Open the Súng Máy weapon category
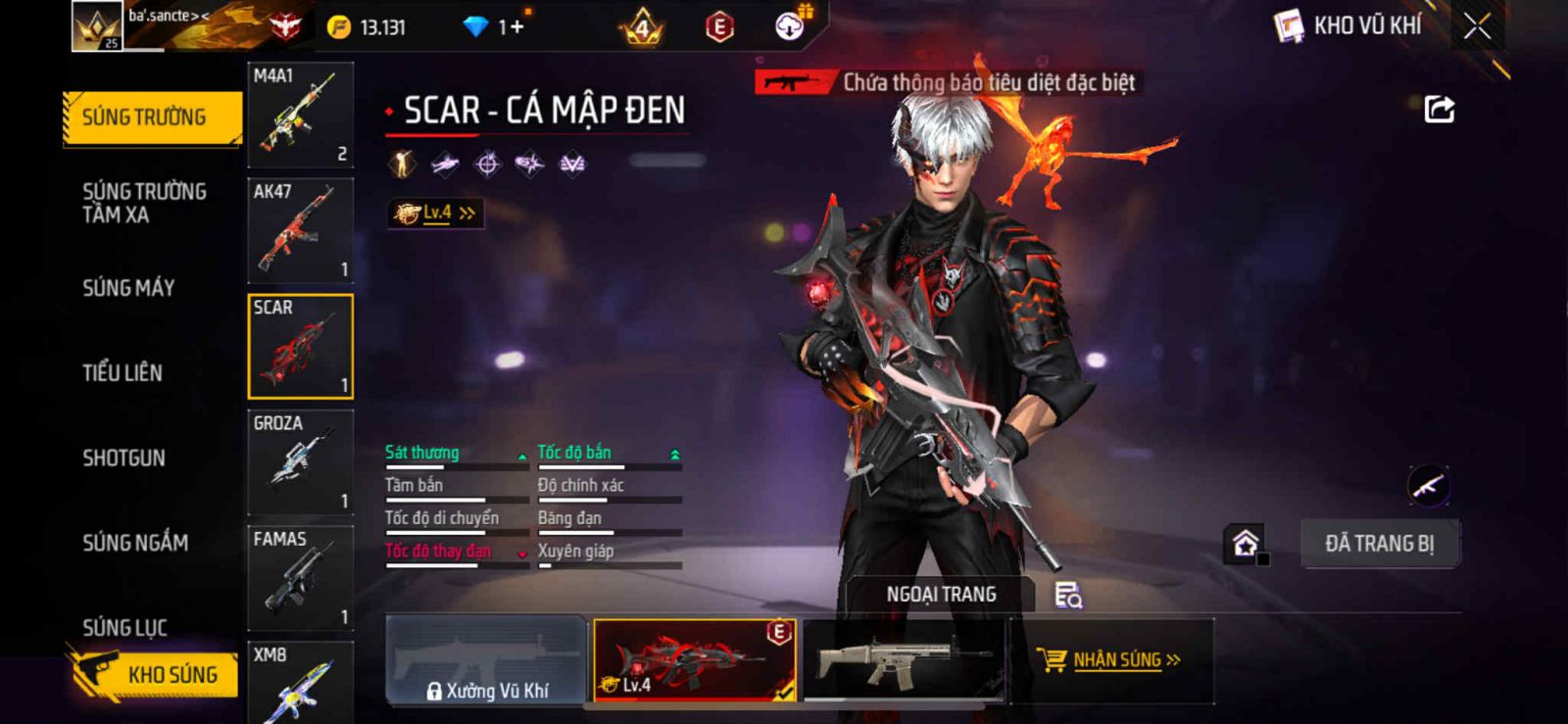The image size is (1568, 724). [128, 288]
